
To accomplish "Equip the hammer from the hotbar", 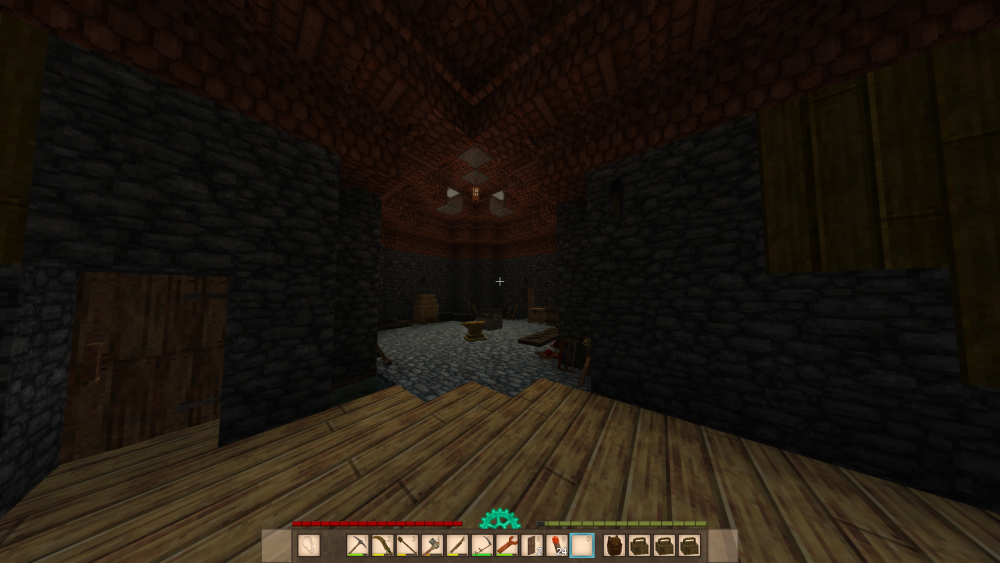I will pyautogui.click(x=432, y=546).
